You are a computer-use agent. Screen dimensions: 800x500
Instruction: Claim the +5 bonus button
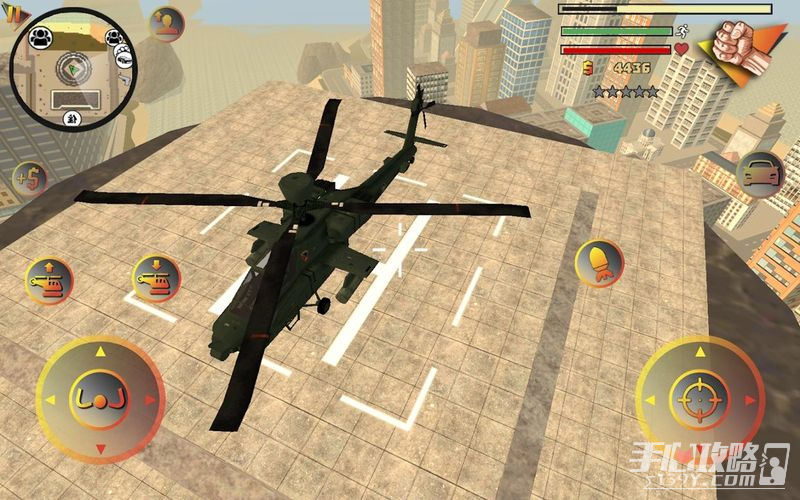30,181
